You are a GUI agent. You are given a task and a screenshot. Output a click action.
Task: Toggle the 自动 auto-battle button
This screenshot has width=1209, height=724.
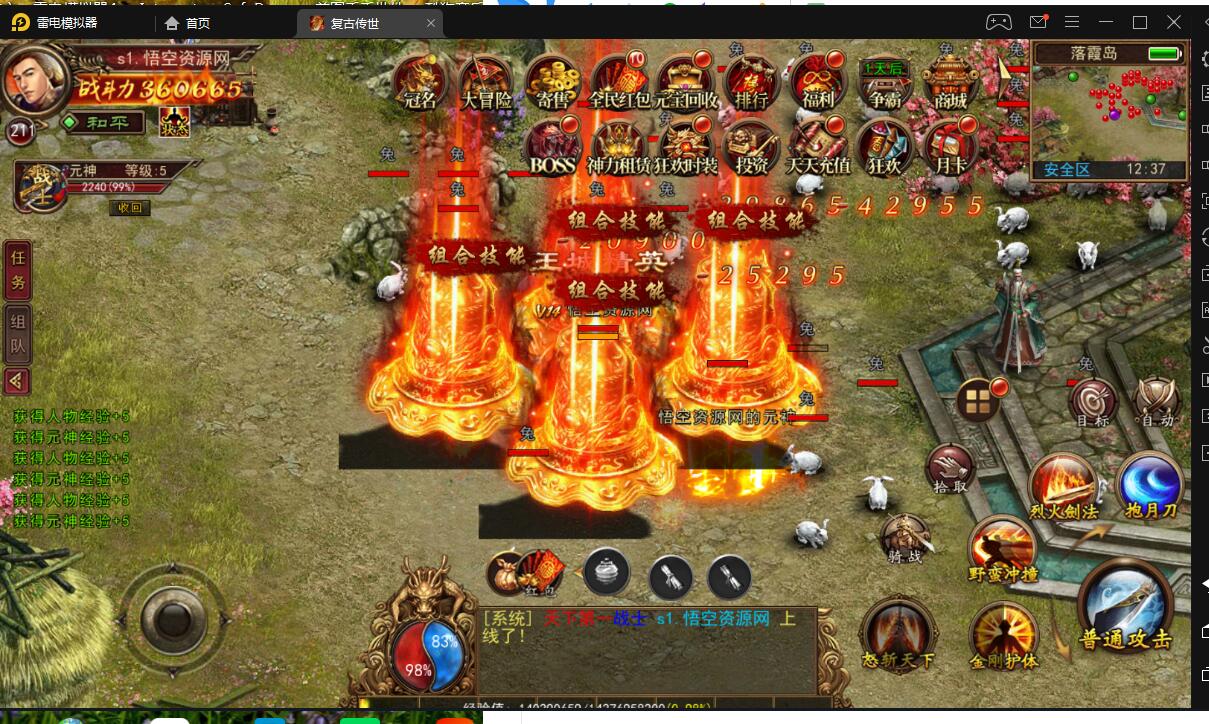(x=1158, y=403)
